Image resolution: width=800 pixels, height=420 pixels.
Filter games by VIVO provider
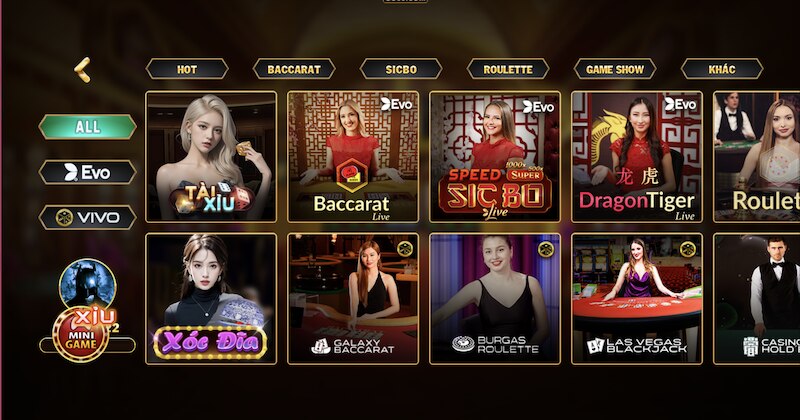pos(88,217)
